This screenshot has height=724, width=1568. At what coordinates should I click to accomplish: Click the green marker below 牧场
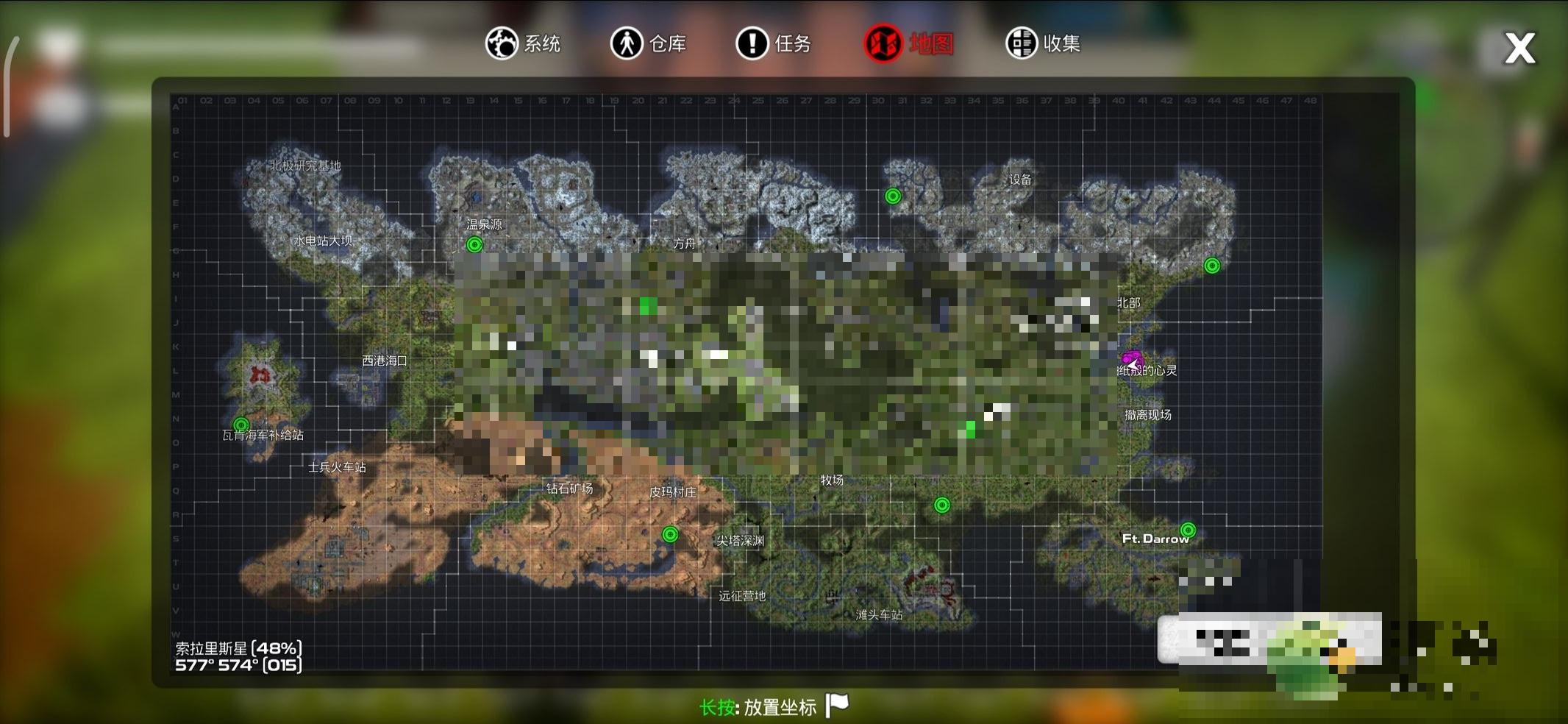(942, 505)
